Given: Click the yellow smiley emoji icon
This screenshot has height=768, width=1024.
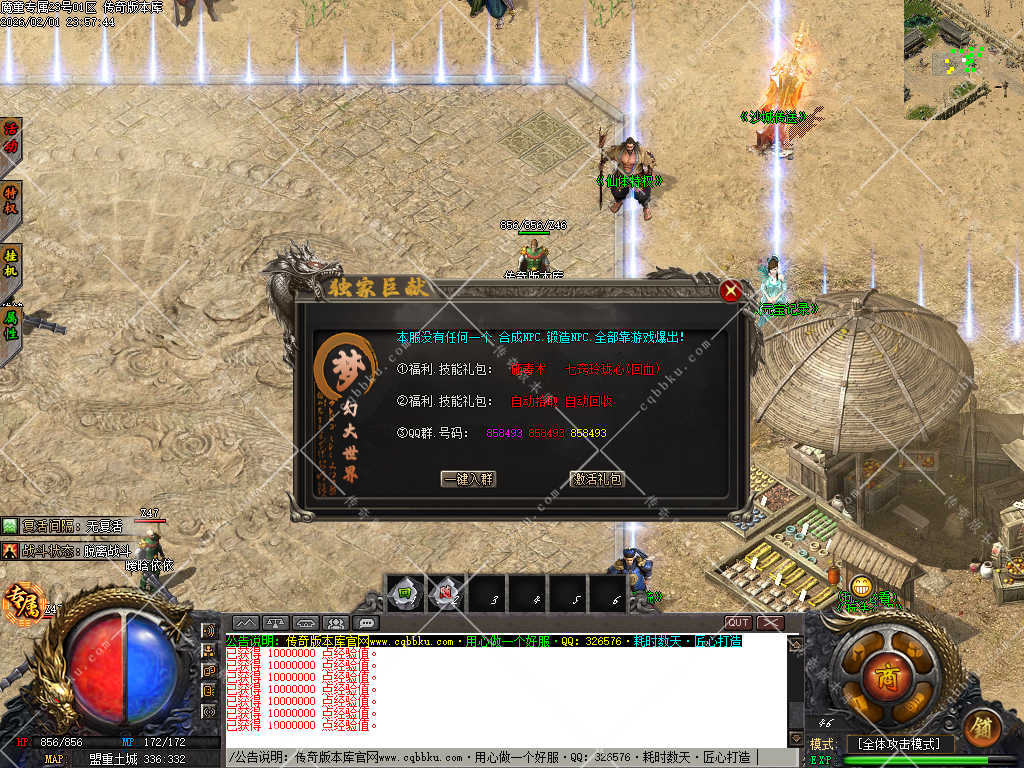Looking at the screenshot, I should coord(861,587).
